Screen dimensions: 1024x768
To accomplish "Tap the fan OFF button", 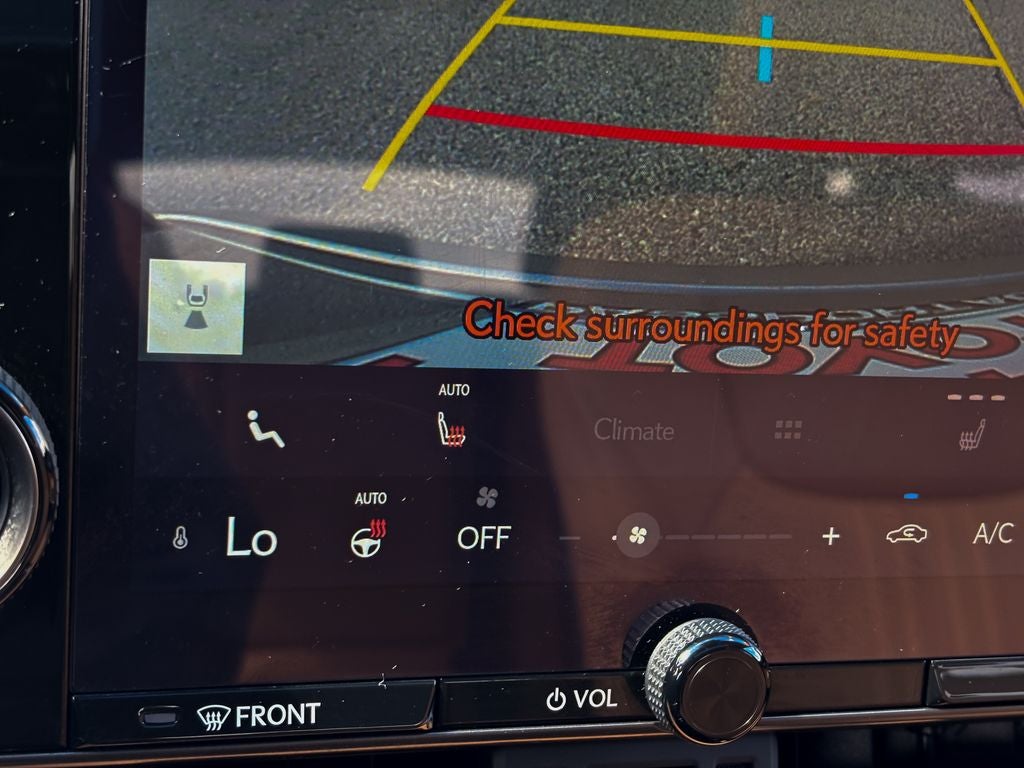I will click(x=484, y=537).
